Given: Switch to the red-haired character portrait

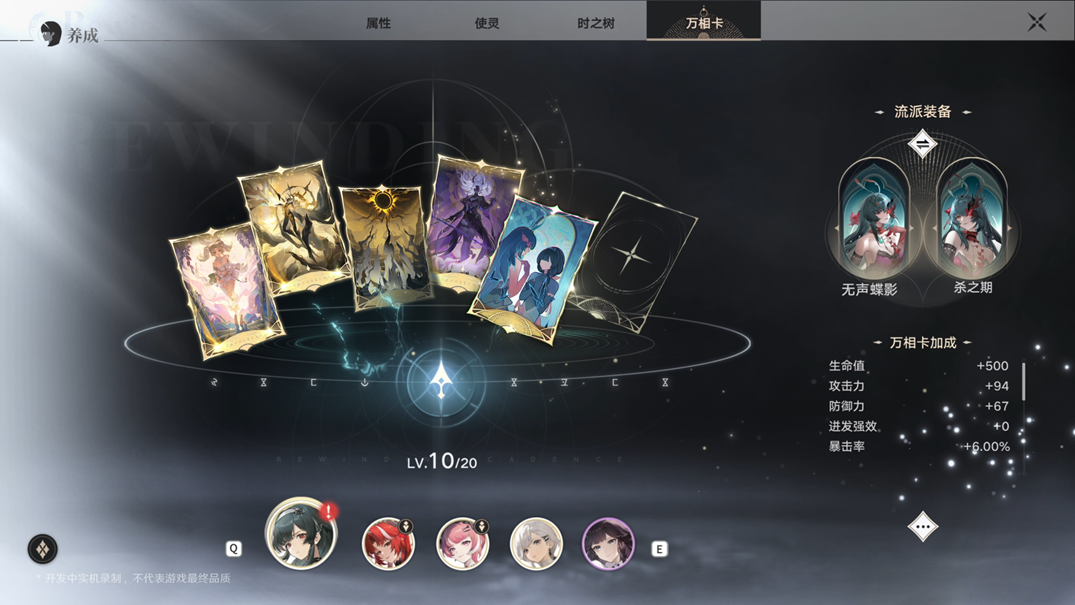Looking at the screenshot, I should (x=387, y=544).
